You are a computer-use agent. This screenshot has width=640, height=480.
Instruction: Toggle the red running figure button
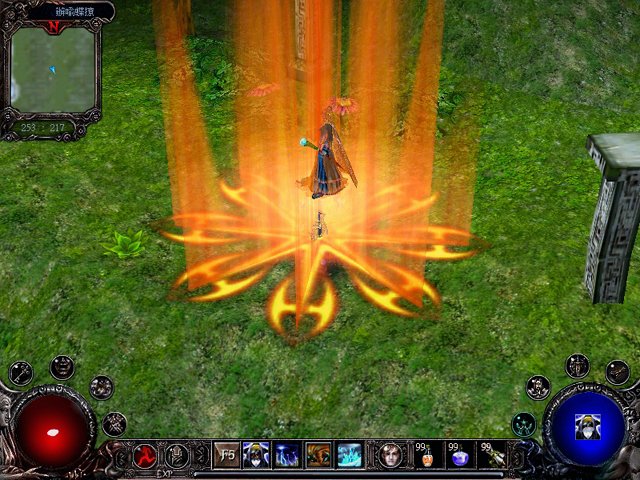click(x=145, y=455)
